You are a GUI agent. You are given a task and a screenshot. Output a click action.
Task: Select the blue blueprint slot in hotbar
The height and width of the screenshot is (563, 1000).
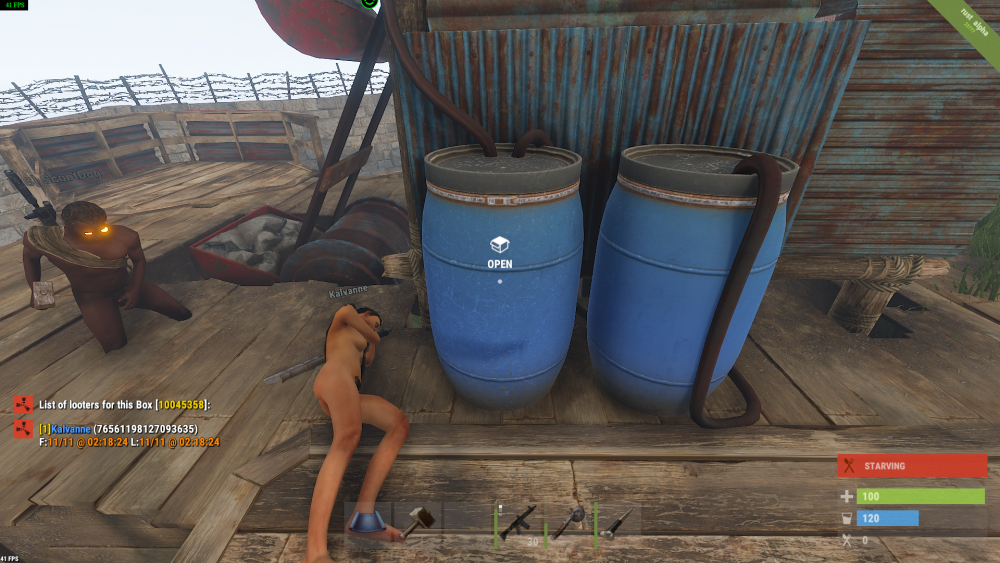[369, 521]
